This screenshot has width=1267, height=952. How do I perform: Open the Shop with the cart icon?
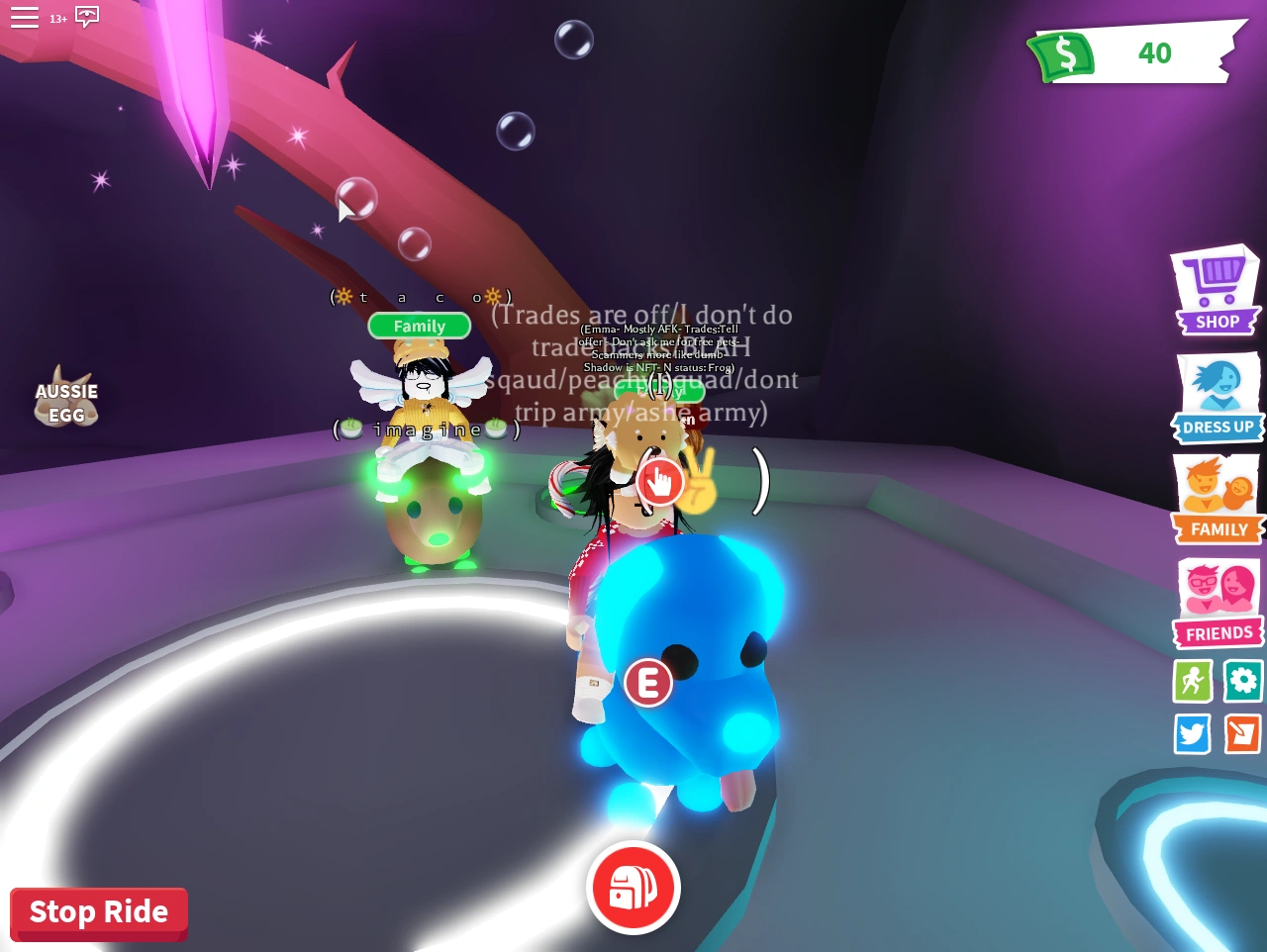tap(1216, 287)
